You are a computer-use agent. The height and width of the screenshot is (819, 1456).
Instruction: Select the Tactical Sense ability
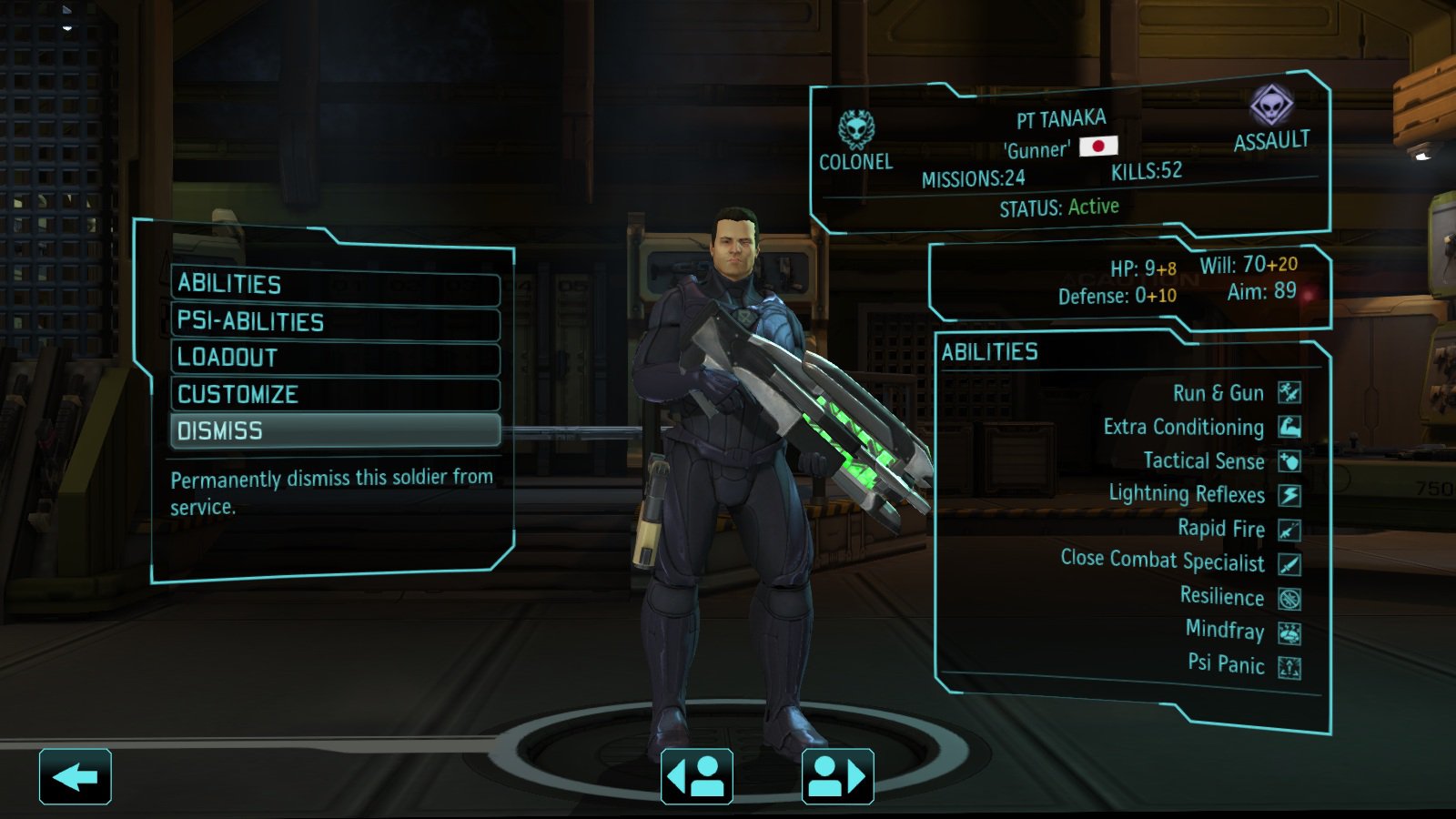[x=1204, y=461]
